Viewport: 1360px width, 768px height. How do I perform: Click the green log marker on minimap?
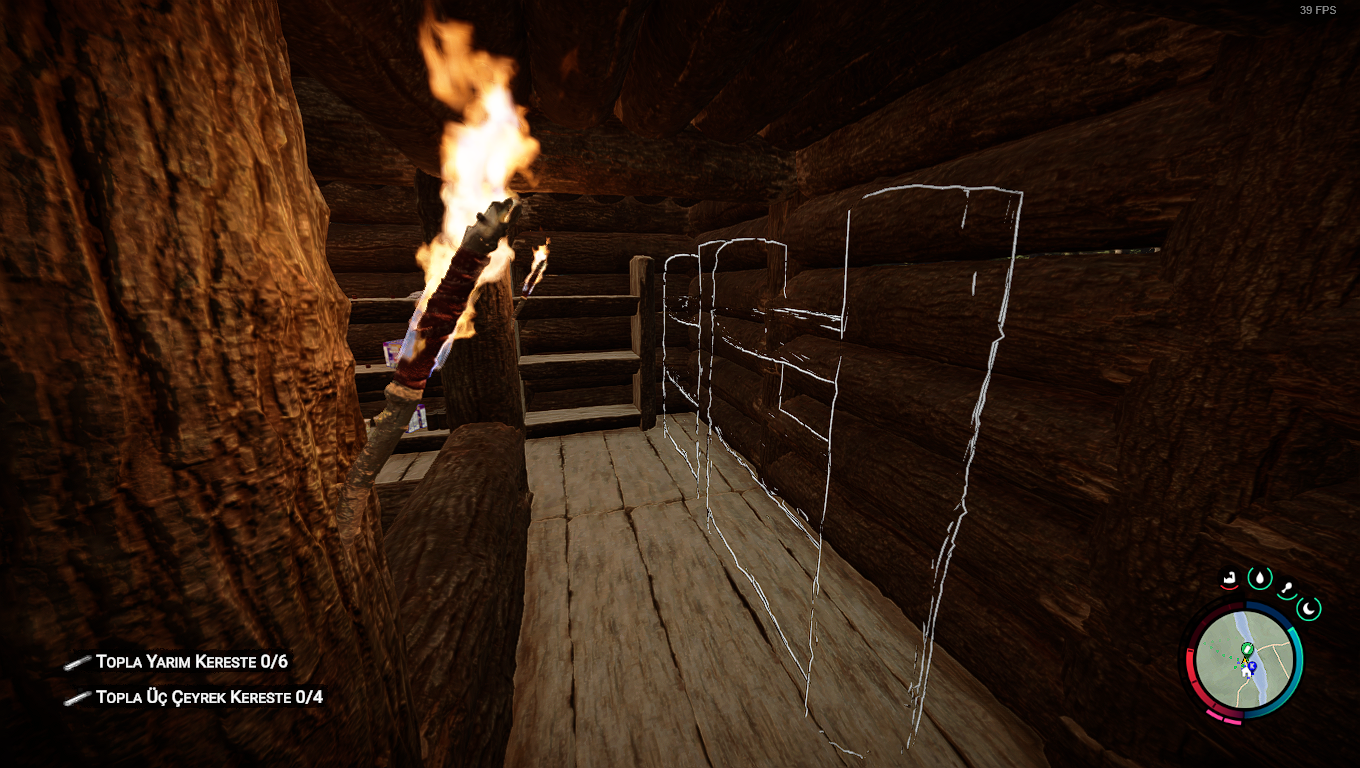[x=1247, y=650]
